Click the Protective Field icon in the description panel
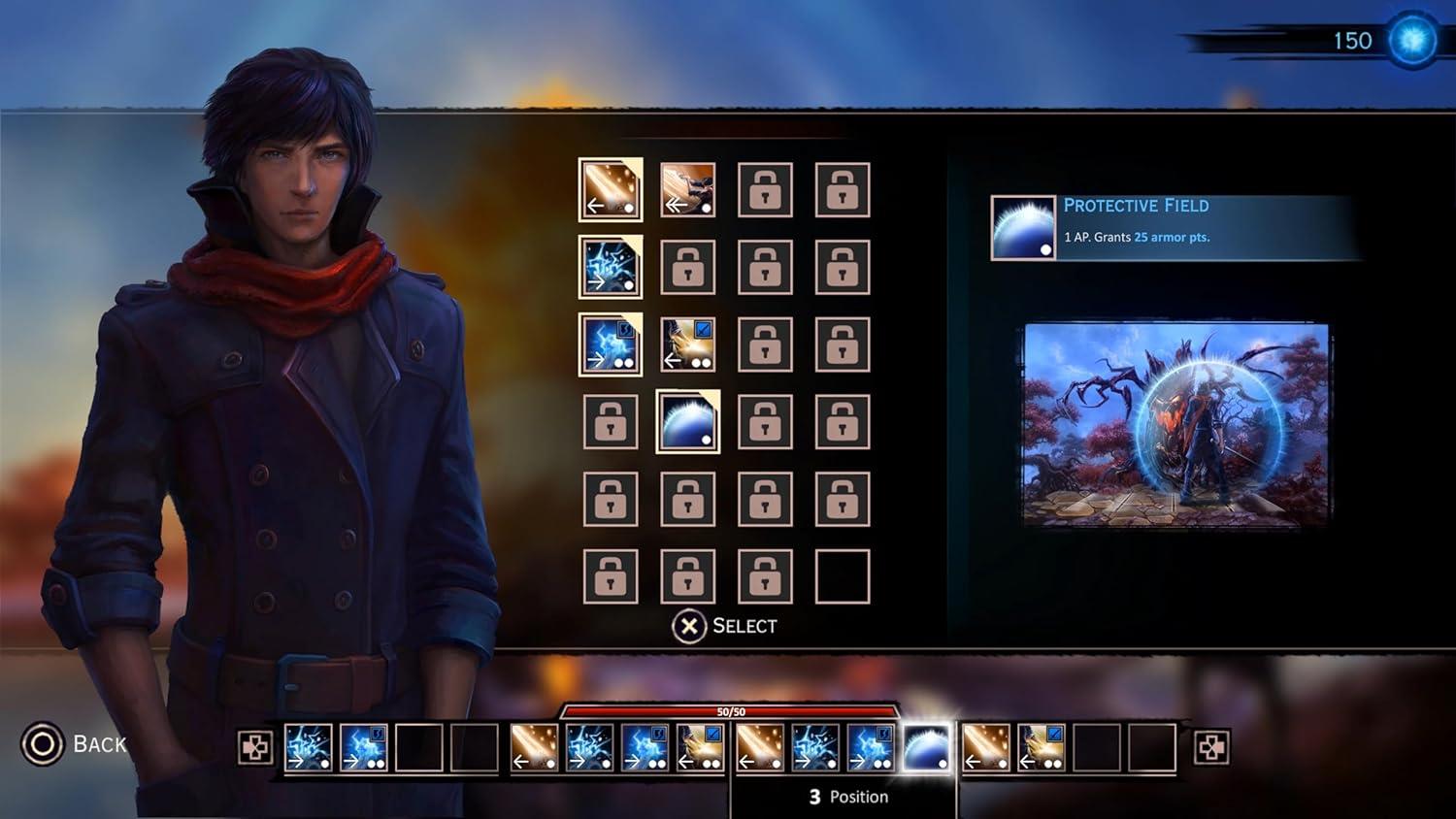Image resolution: width=1456 pixels, height=819 pixels. (x=1023, y=228)
